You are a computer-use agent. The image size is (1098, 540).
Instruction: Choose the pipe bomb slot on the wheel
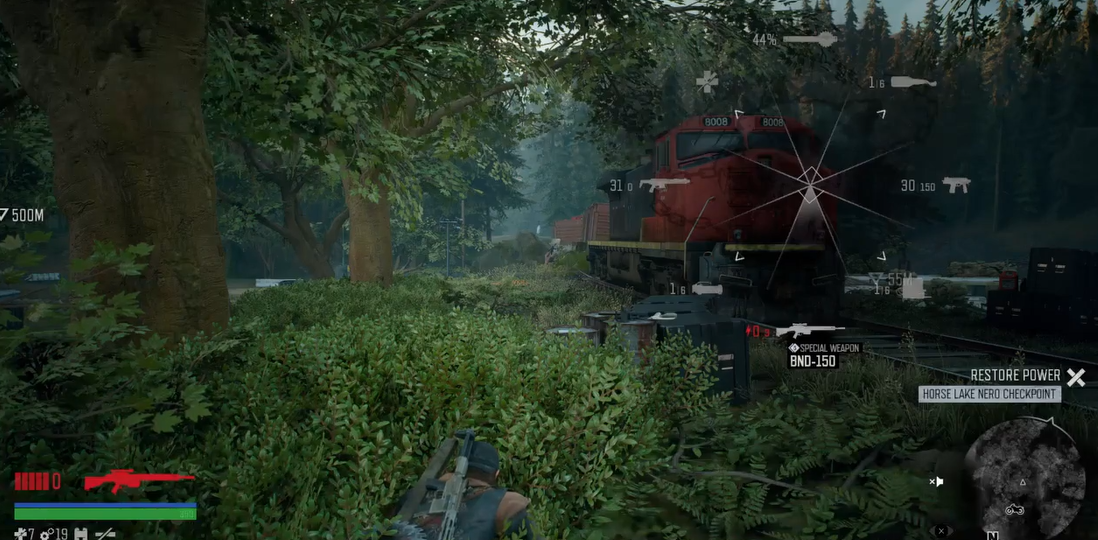[x=705, y=289]
